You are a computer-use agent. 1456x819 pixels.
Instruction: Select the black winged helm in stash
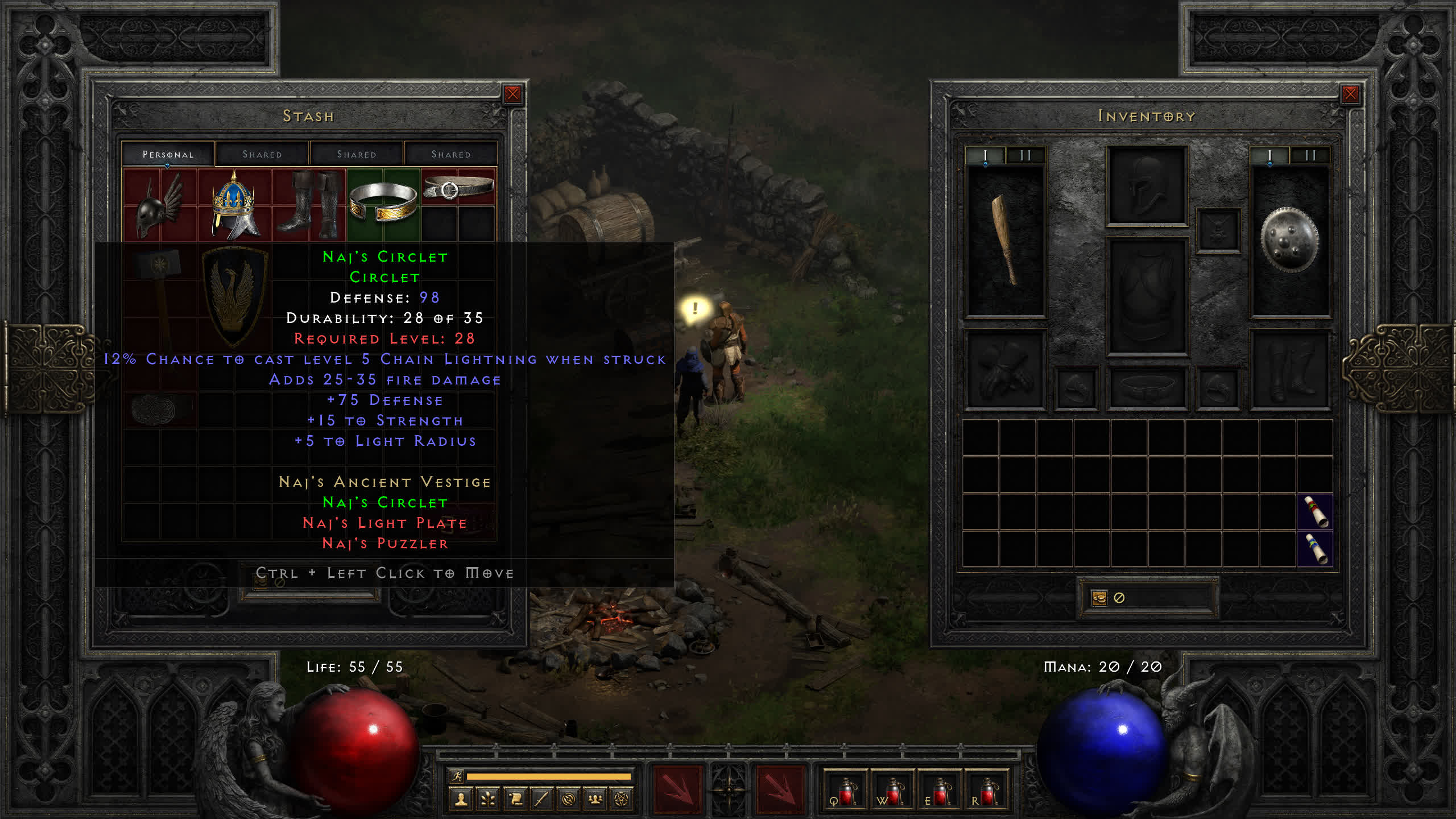coord(159,206)
